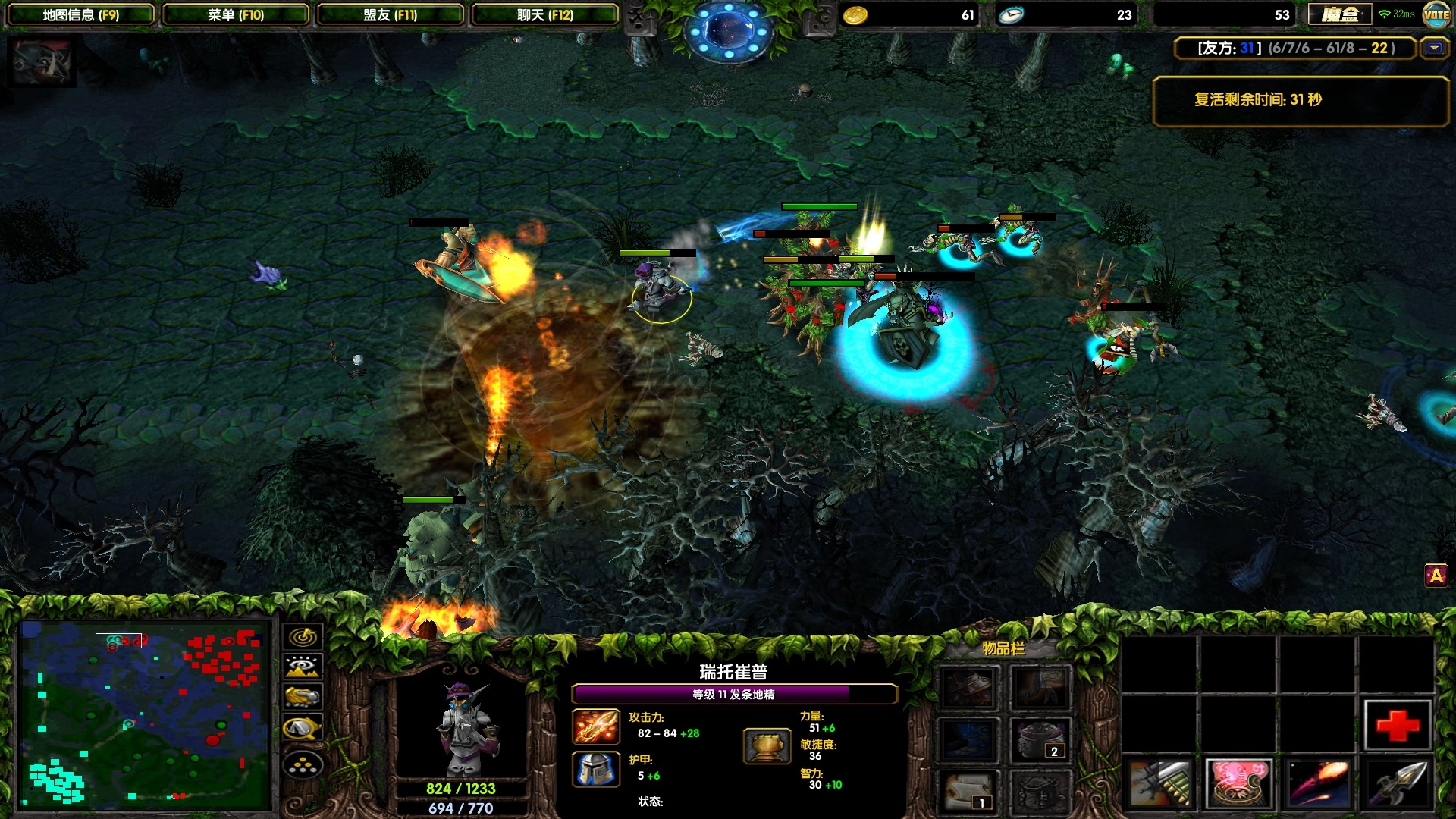The width and height of the screenshot is (1456, 819).
Task: Click the 魔盒 button in the top bar
Action: [1340, 14]
